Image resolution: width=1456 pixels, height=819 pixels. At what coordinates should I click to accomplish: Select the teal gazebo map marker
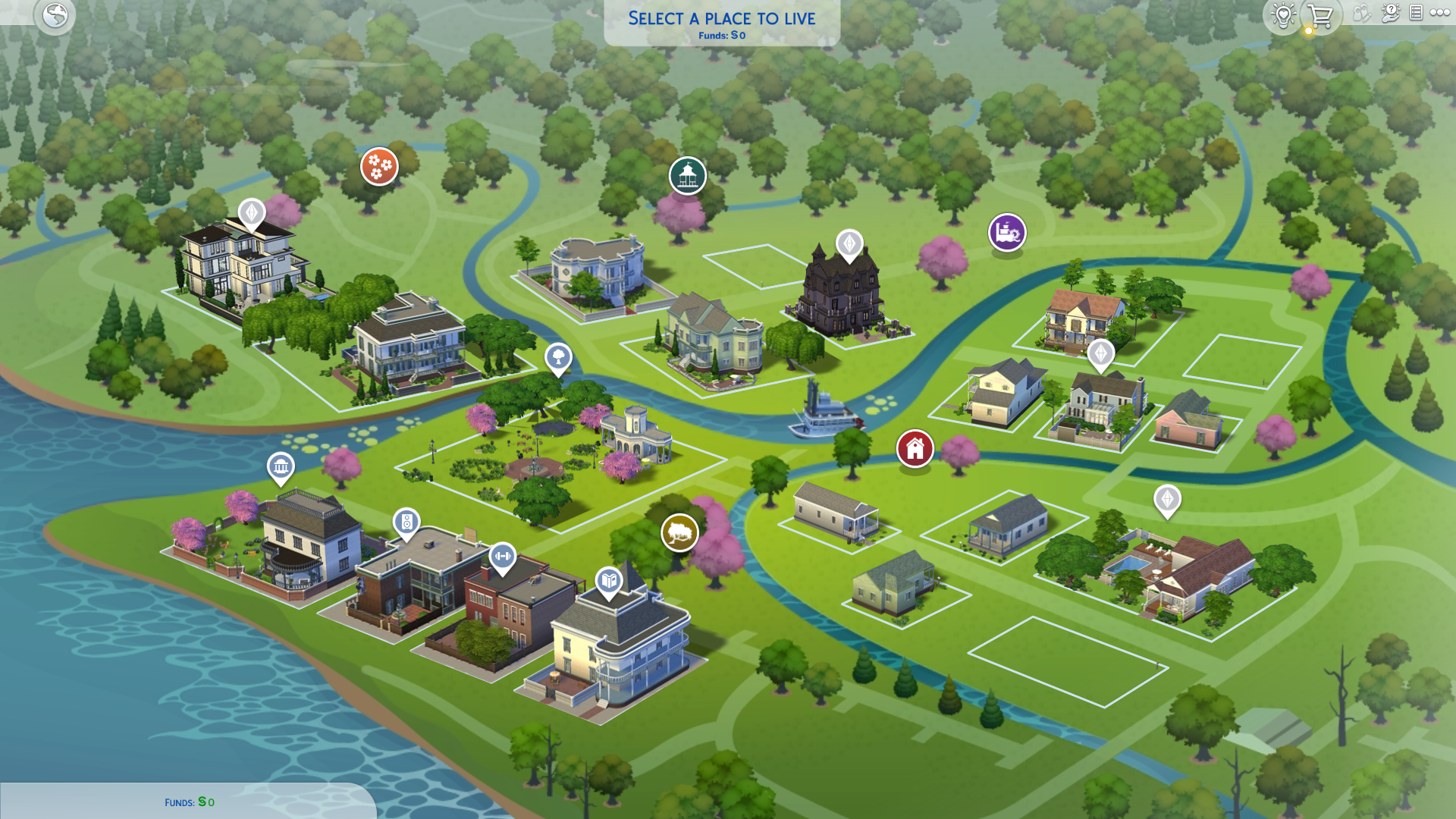click(x=687, y=176)
